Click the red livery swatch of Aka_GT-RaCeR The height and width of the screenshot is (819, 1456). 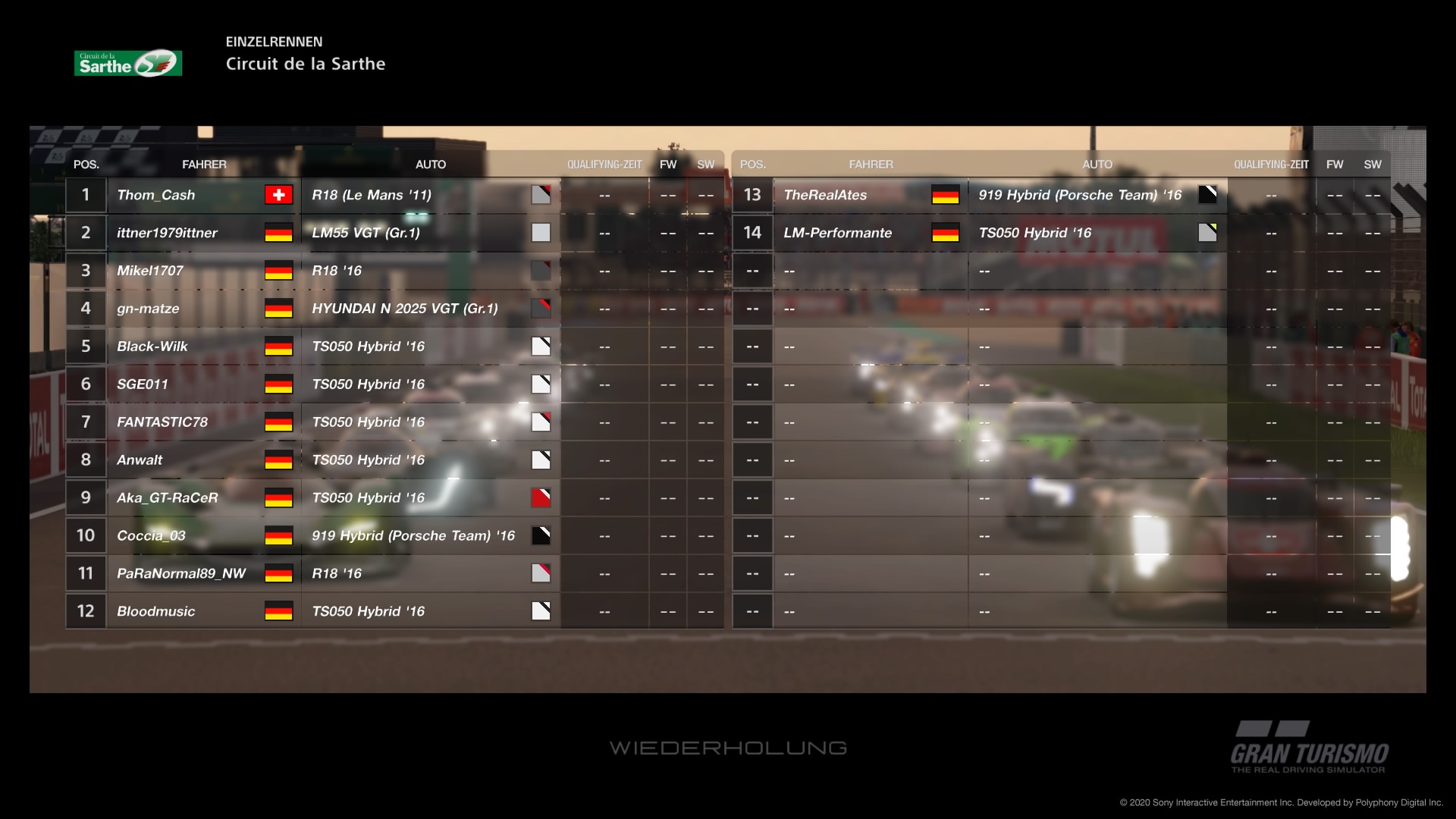pyautogui.click(x=541, y=498)
